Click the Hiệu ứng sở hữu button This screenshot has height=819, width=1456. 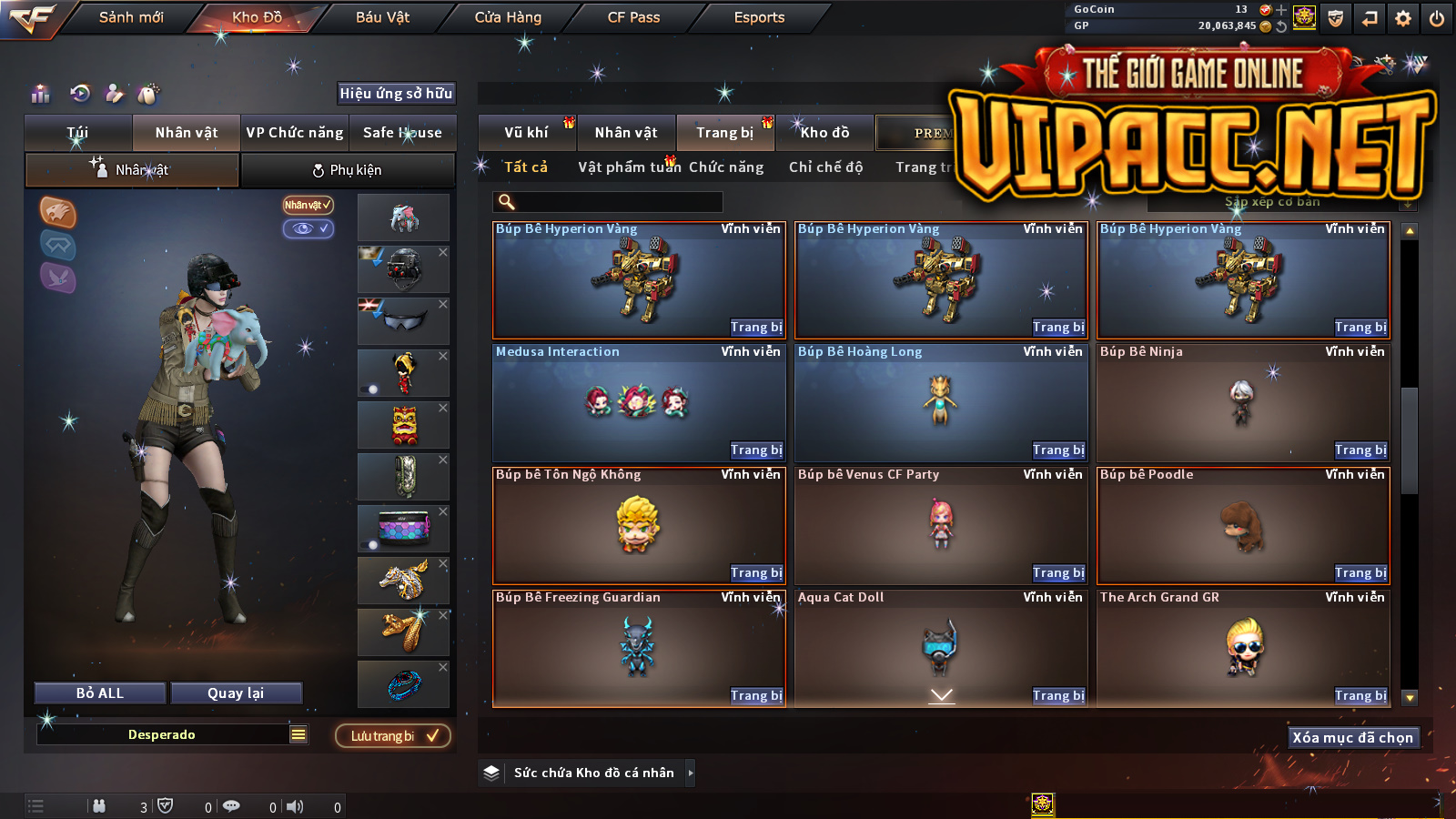click(x=396, y=93)
